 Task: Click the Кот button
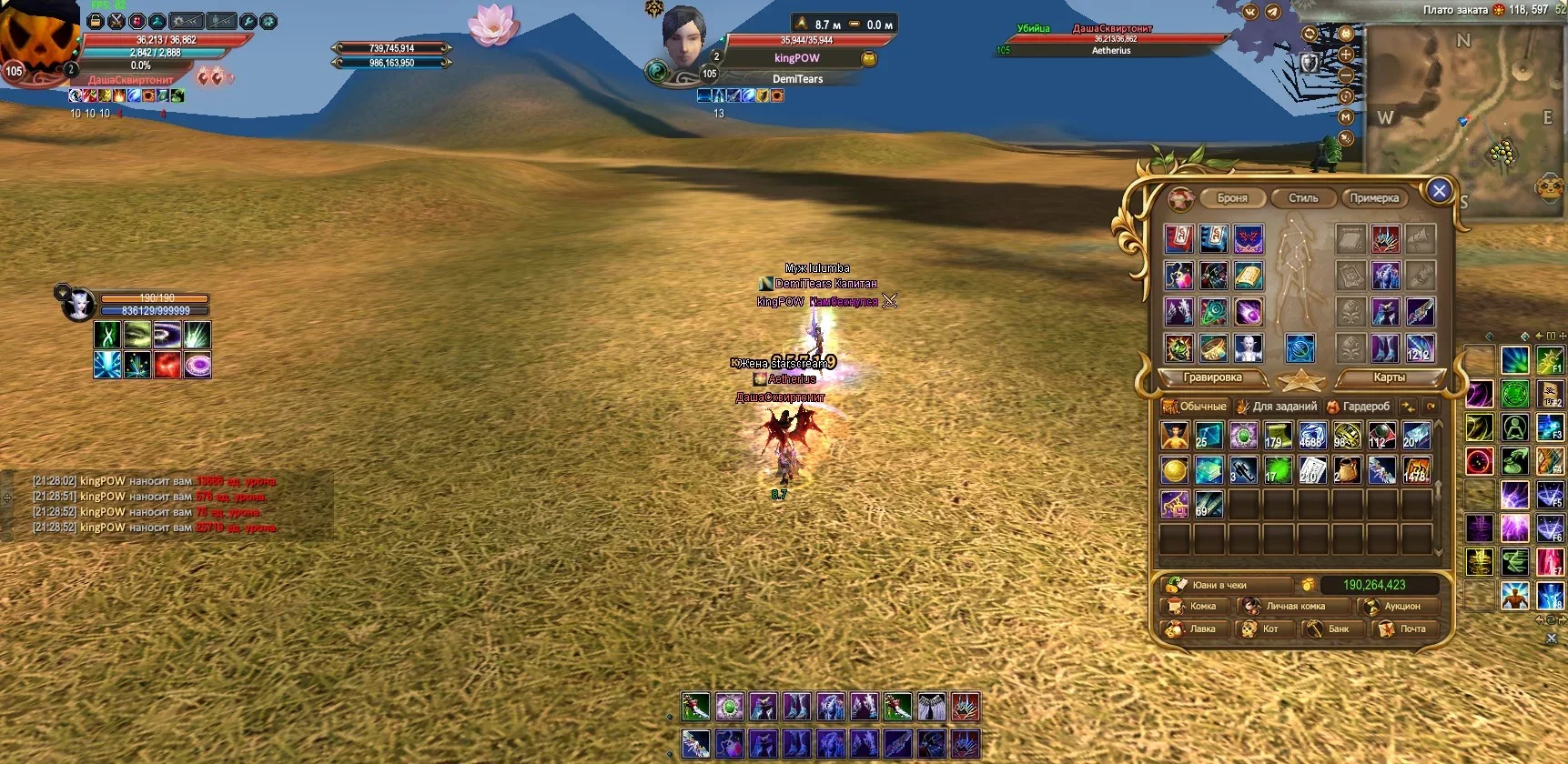coord(1262,629)
